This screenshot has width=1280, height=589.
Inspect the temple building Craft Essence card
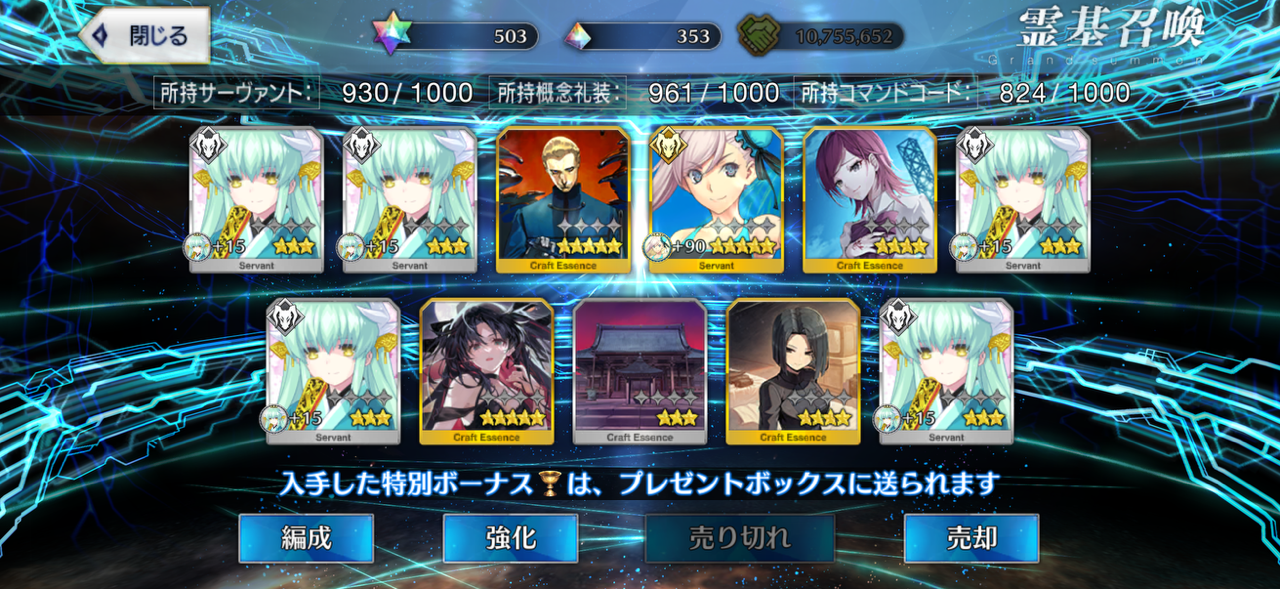(x=640, y=371)
